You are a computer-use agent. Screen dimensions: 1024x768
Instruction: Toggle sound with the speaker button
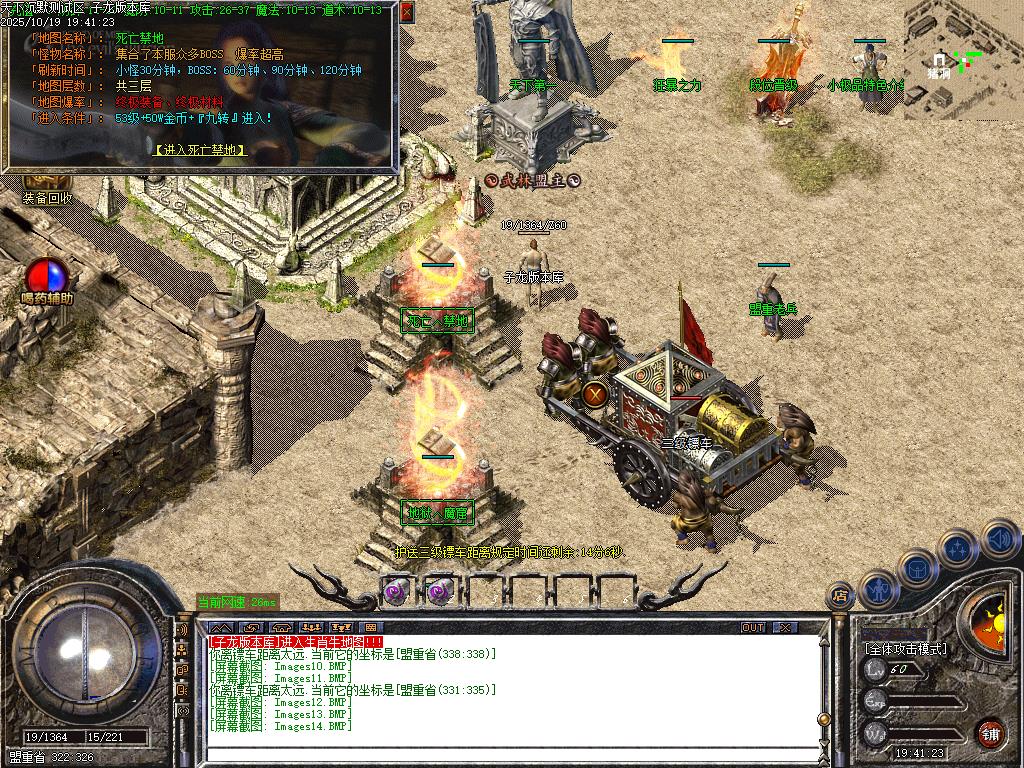(999, 540)
